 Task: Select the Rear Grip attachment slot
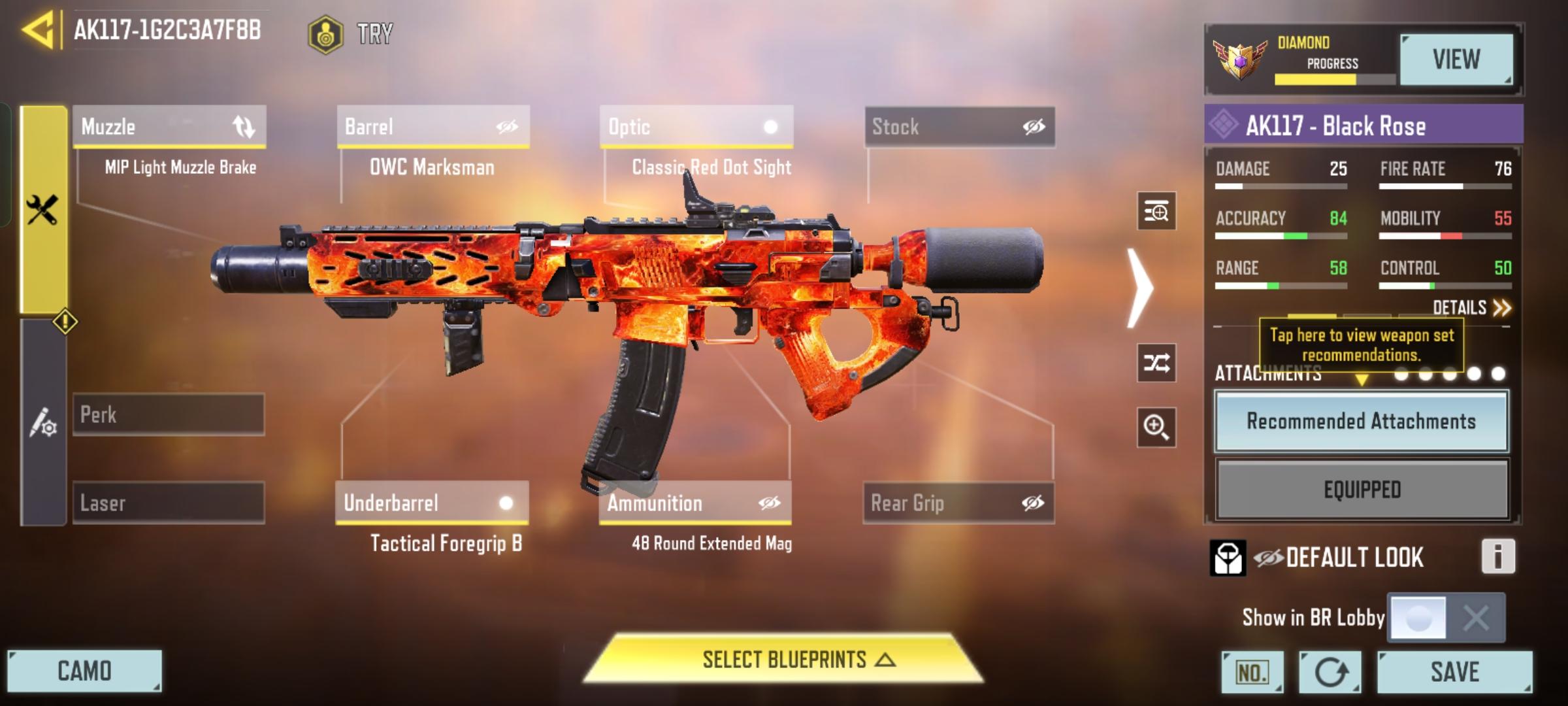(x=959, y=503)
